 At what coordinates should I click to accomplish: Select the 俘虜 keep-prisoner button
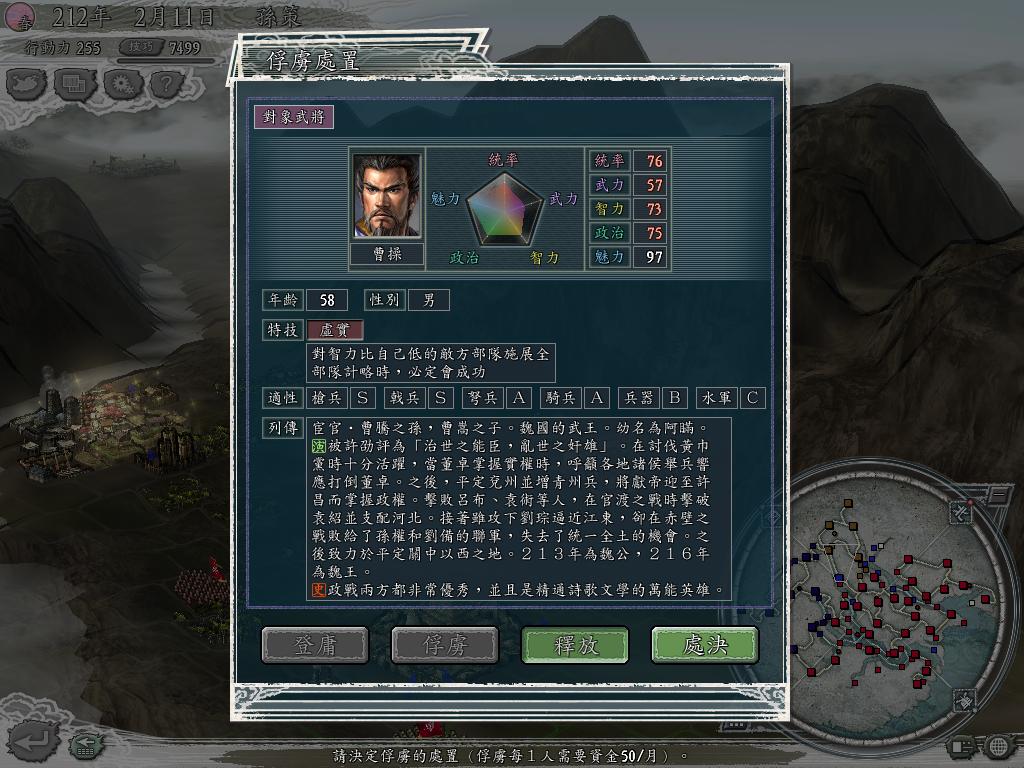(x=445, y=645)
